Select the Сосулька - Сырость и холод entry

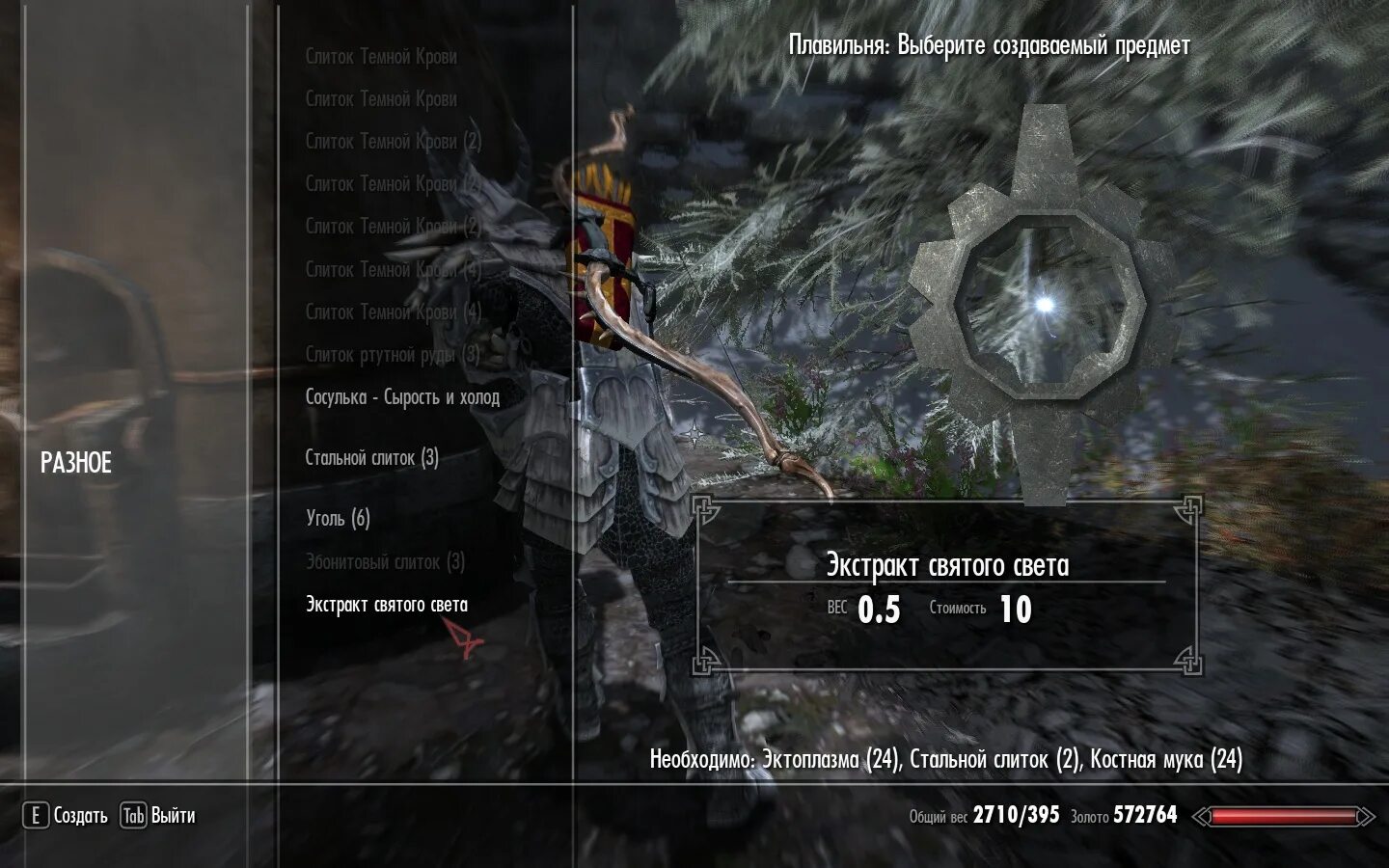click(402, 397)
